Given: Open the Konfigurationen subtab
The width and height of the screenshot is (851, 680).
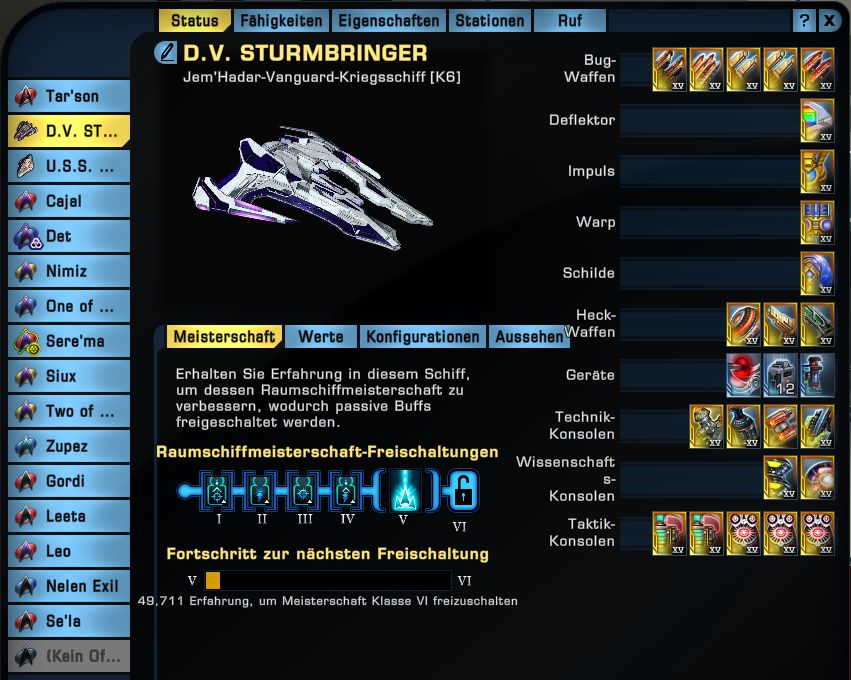Looking at the screenshot, I should [421, 337].
